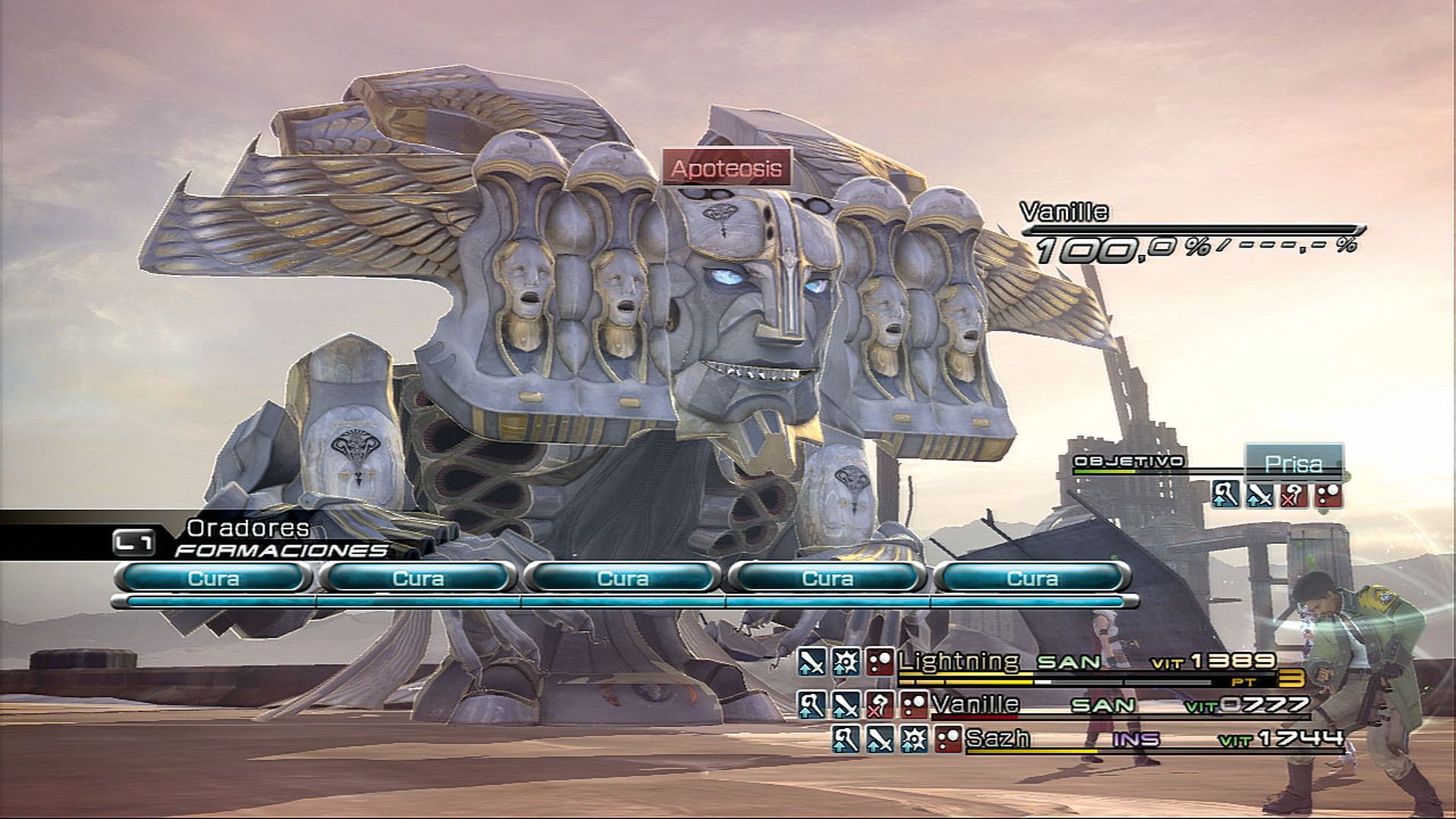1456x819 pixels.
Task: Select Vanille's staff buff icon
Action: pyautogui.click(x=811, y=707)
